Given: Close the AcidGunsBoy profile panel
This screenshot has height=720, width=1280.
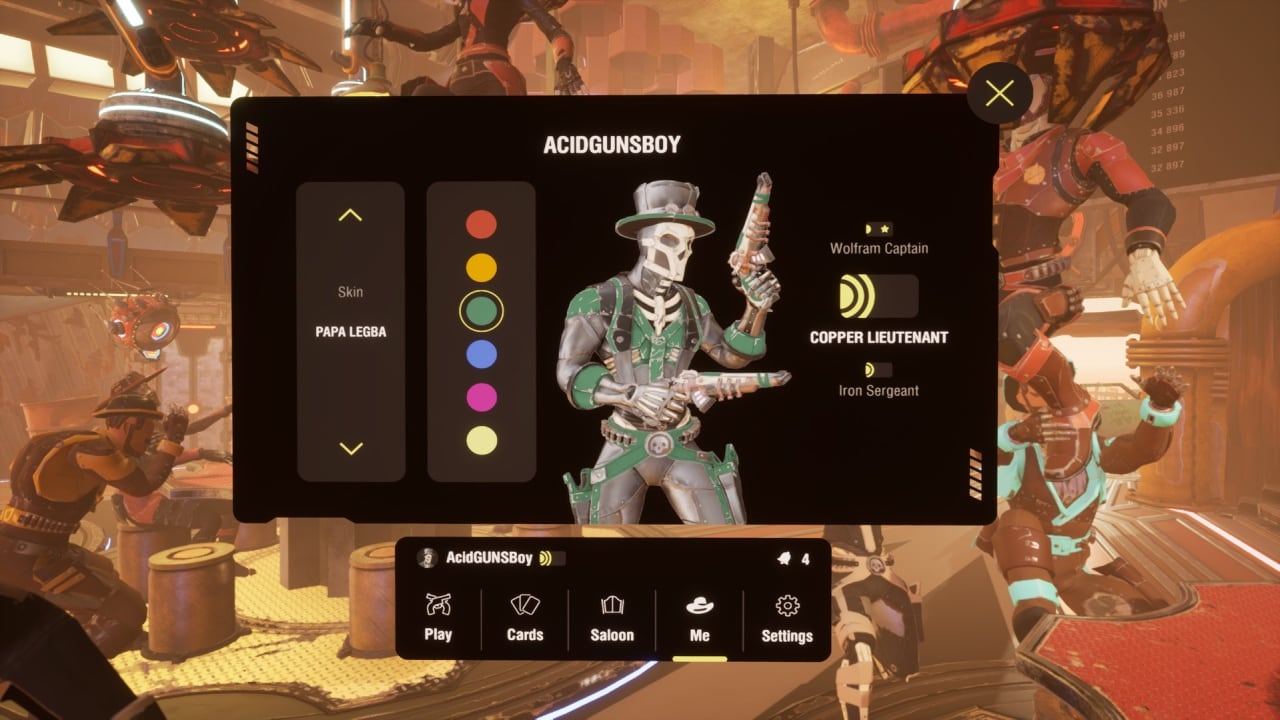Looking at the screenshot, I should (999, 94).
